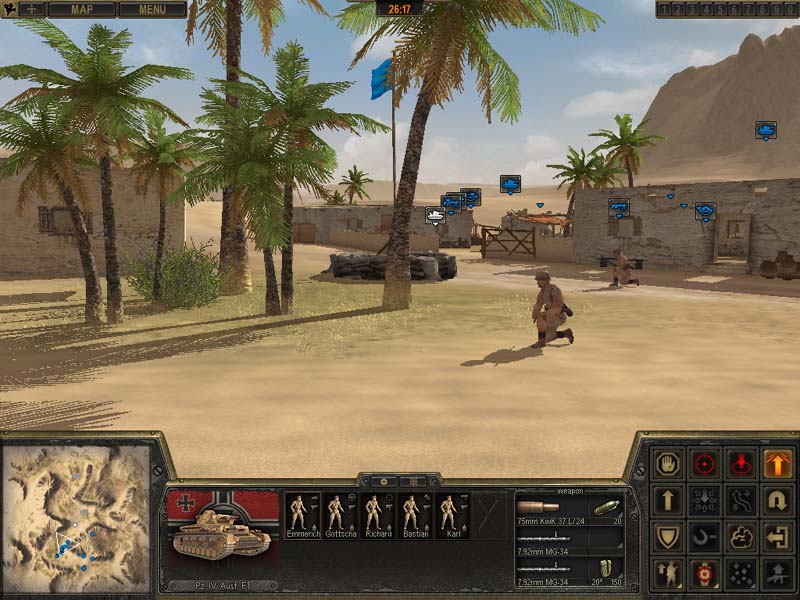Click the exit door arrow command
The height and width of the screenshot is (600, 800).
pos(777,537)
